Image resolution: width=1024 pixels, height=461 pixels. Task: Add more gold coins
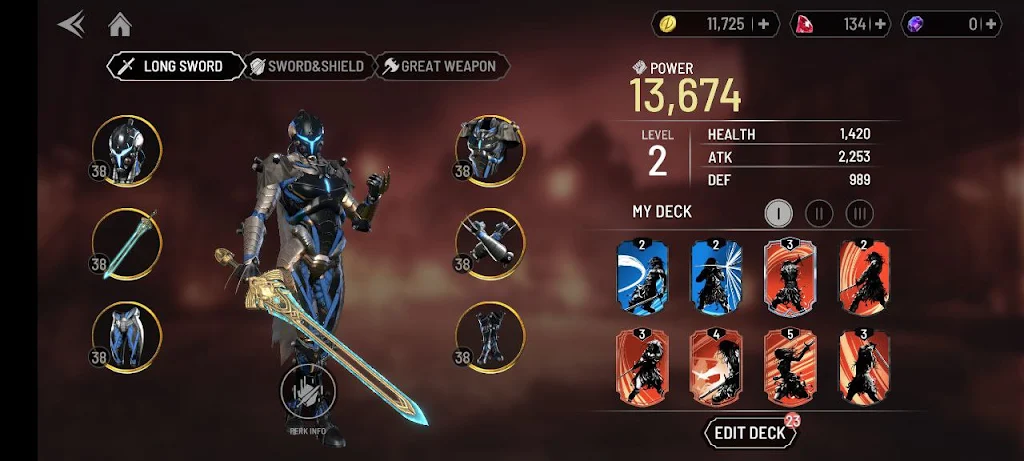(x=763, y=24)
